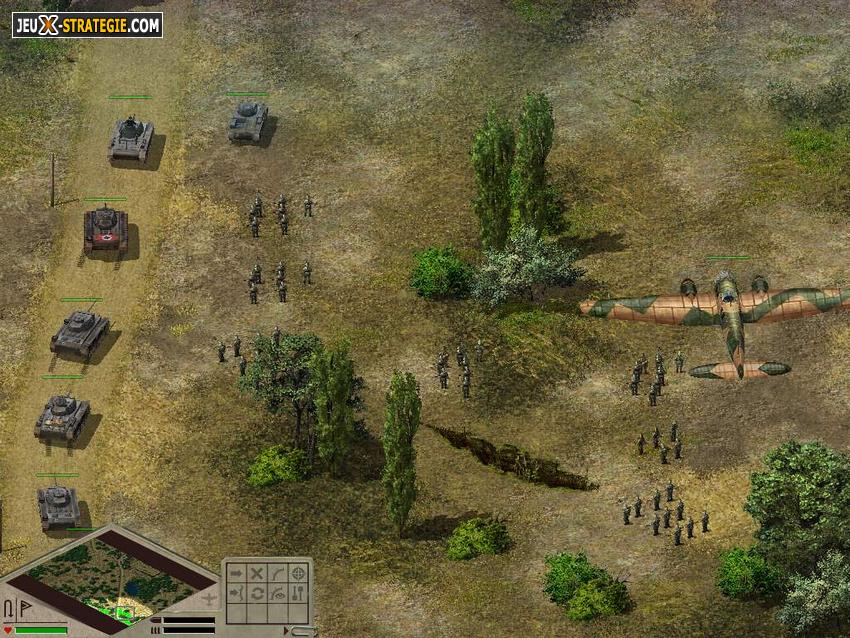Screen dimensions: 850x638
Task: Open the airplane support icon
Action: (x=208, y=599)
